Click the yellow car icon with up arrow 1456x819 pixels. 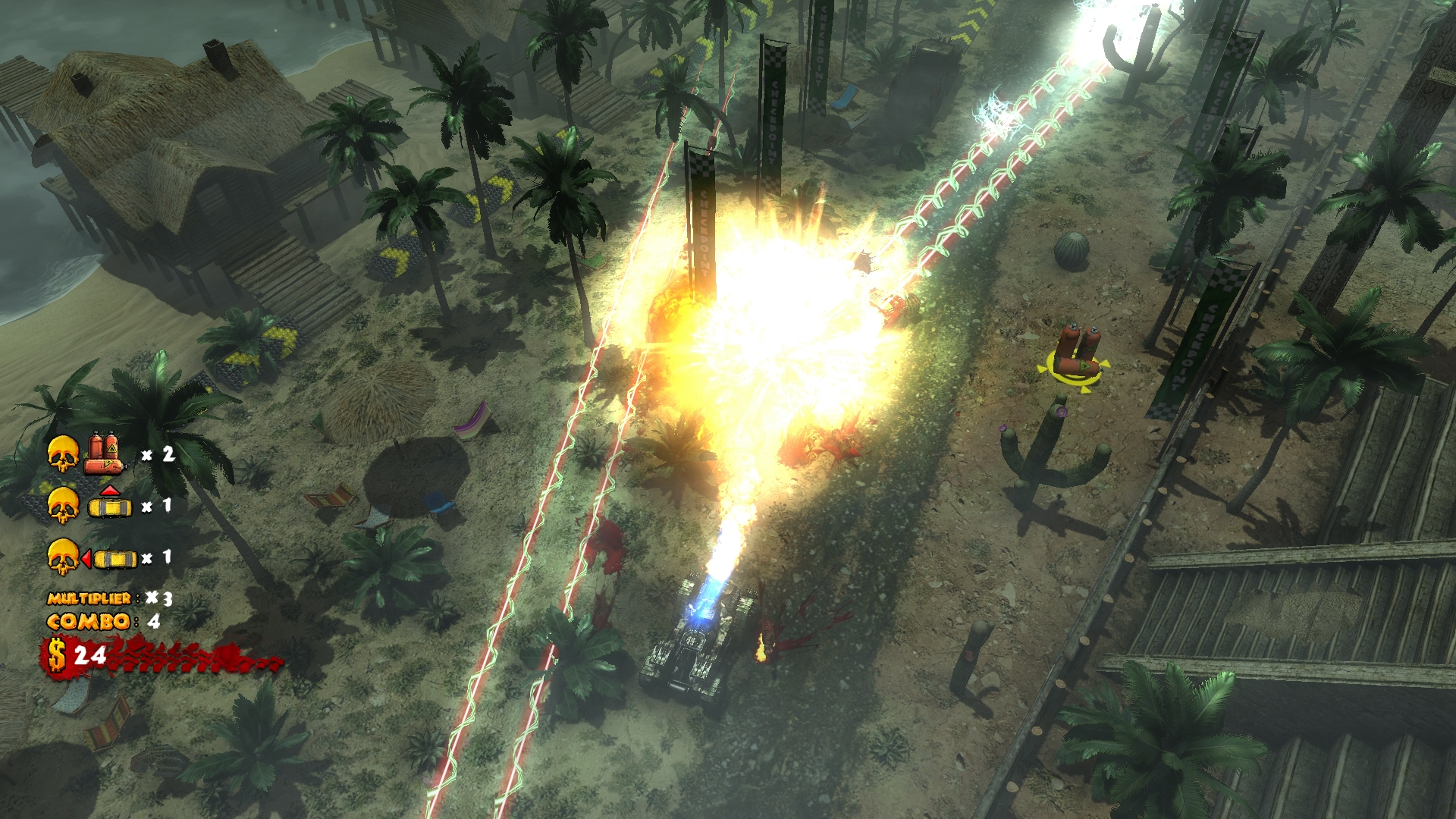pyautogui.click(x=110, y=504)
